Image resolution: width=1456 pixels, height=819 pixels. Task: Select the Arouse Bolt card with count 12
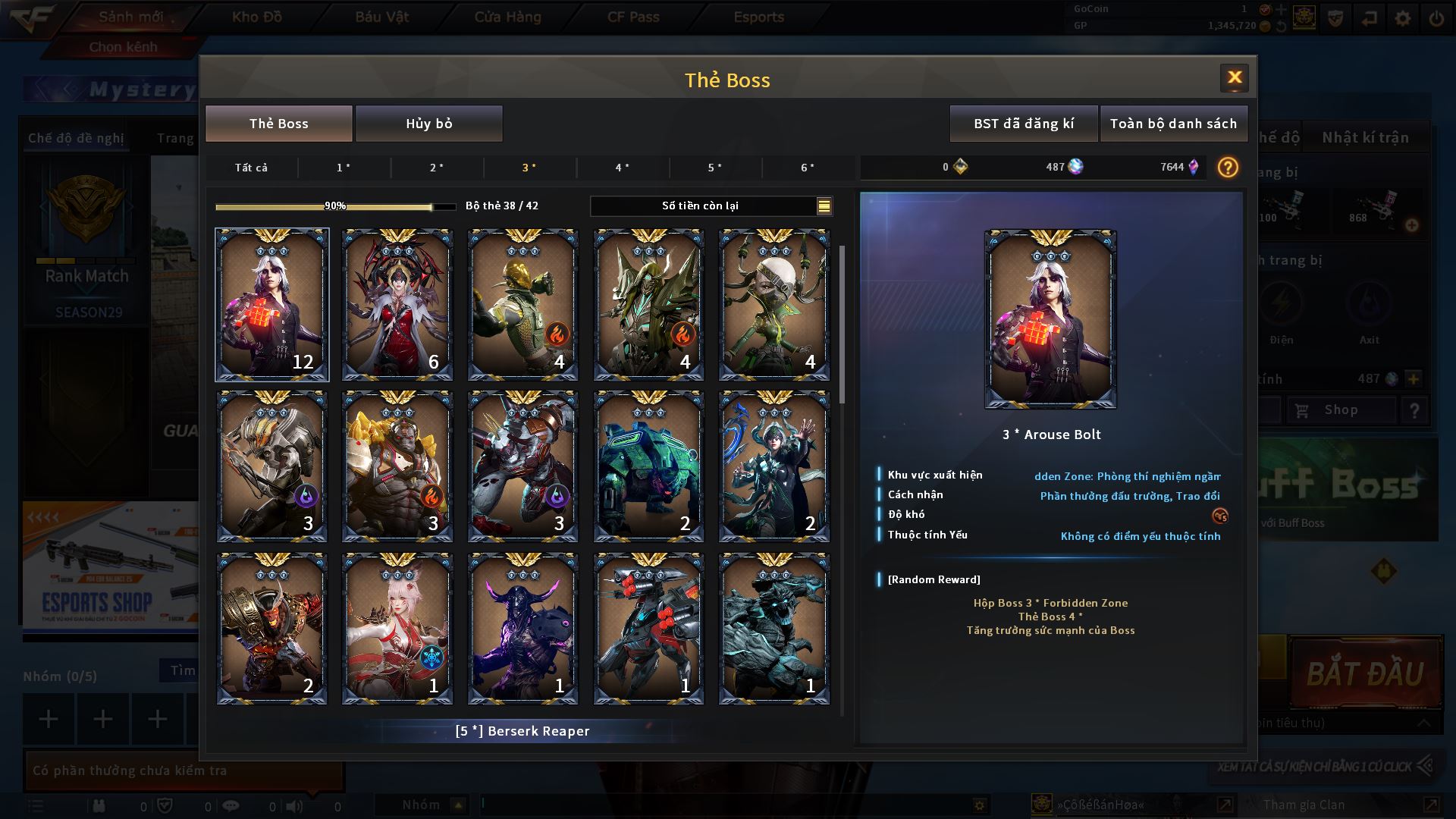point(272,305)
